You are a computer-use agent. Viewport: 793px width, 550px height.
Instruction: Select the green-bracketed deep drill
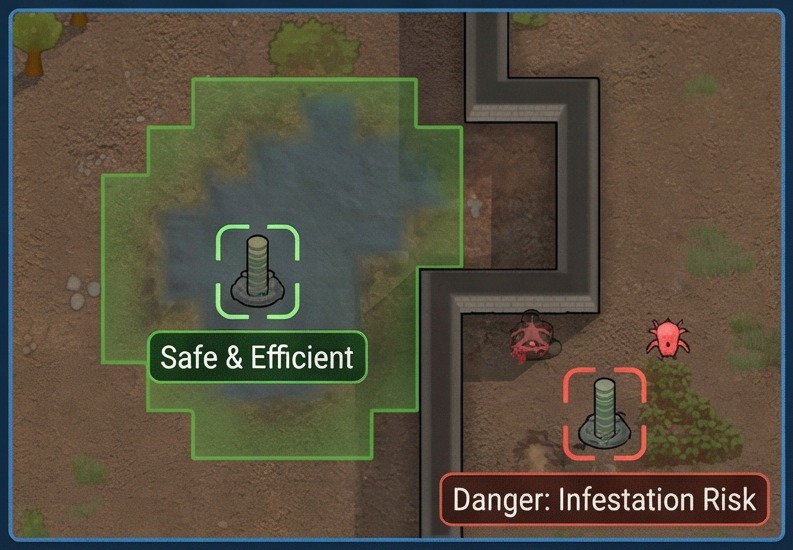tap(258, 272)
